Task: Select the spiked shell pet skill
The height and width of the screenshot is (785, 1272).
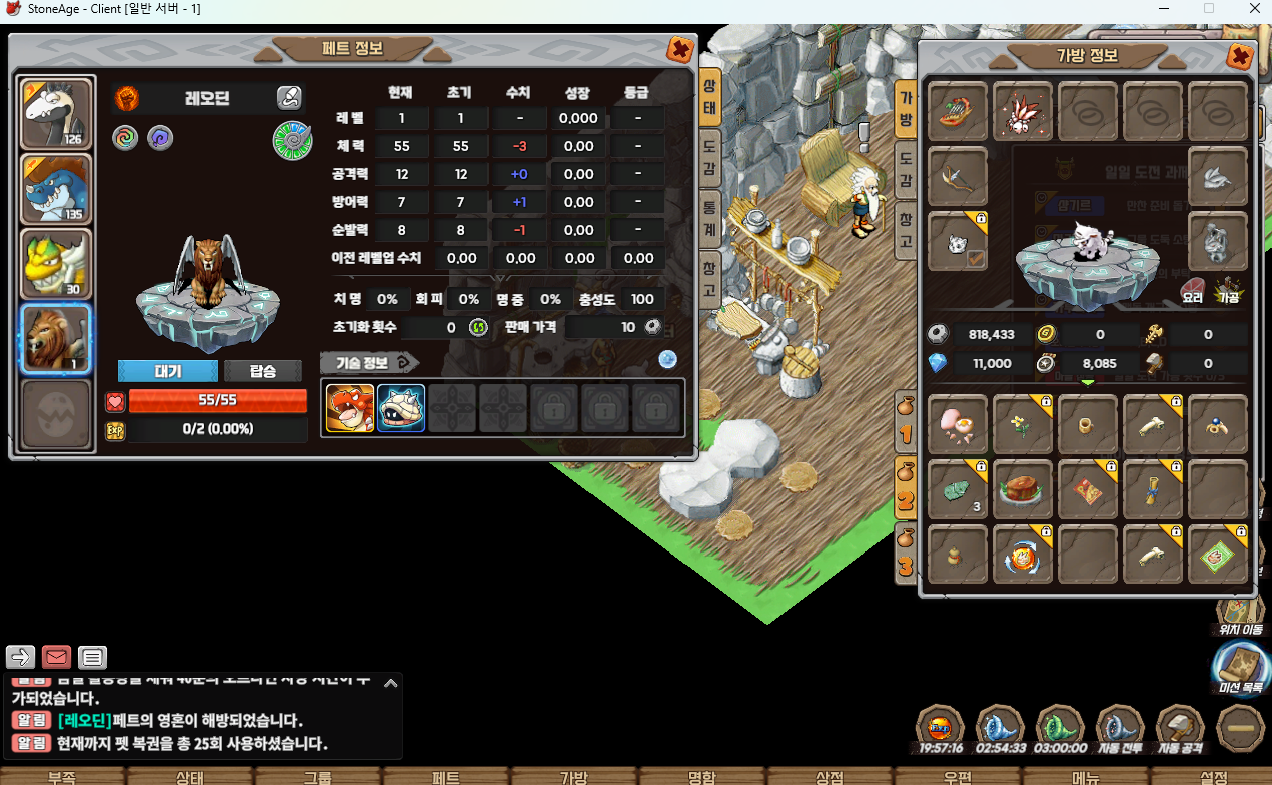Action: point(401,408)
